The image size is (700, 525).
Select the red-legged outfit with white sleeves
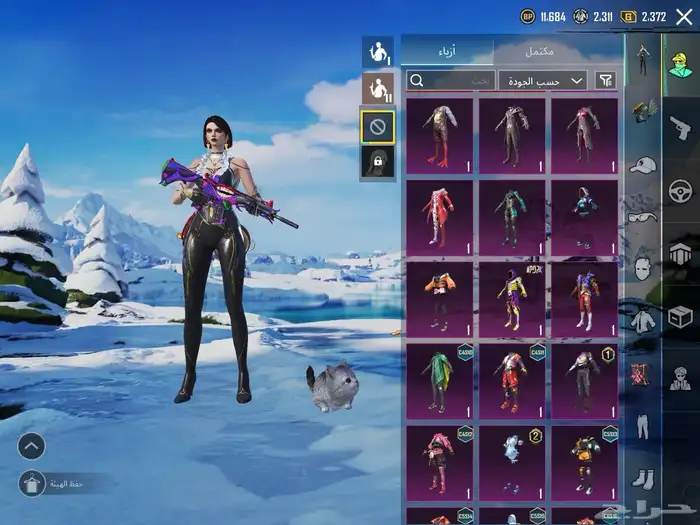coord(440,134)
